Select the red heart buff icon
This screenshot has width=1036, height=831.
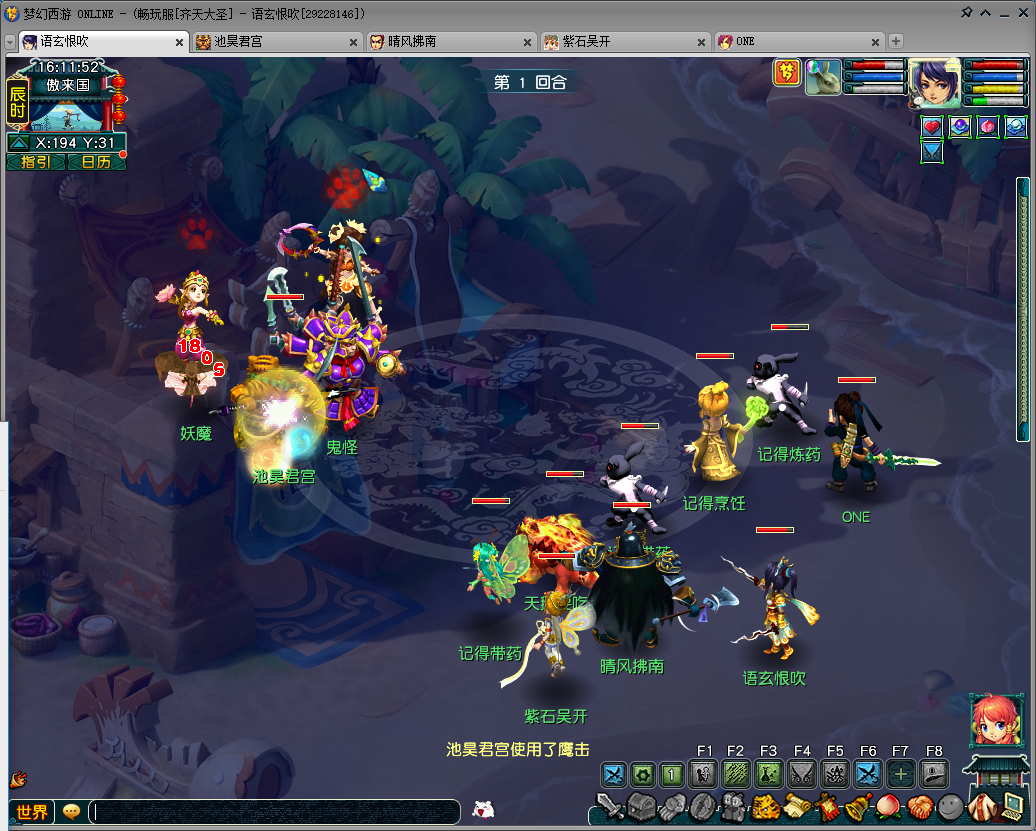932,127
